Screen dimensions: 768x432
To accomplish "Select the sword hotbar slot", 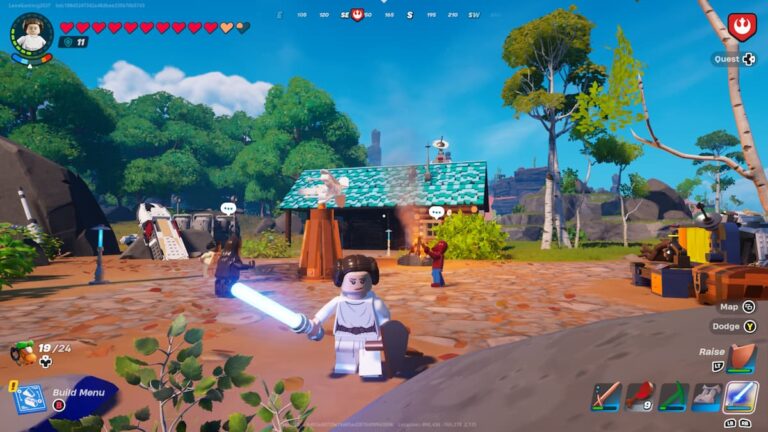I will [606, 396].
